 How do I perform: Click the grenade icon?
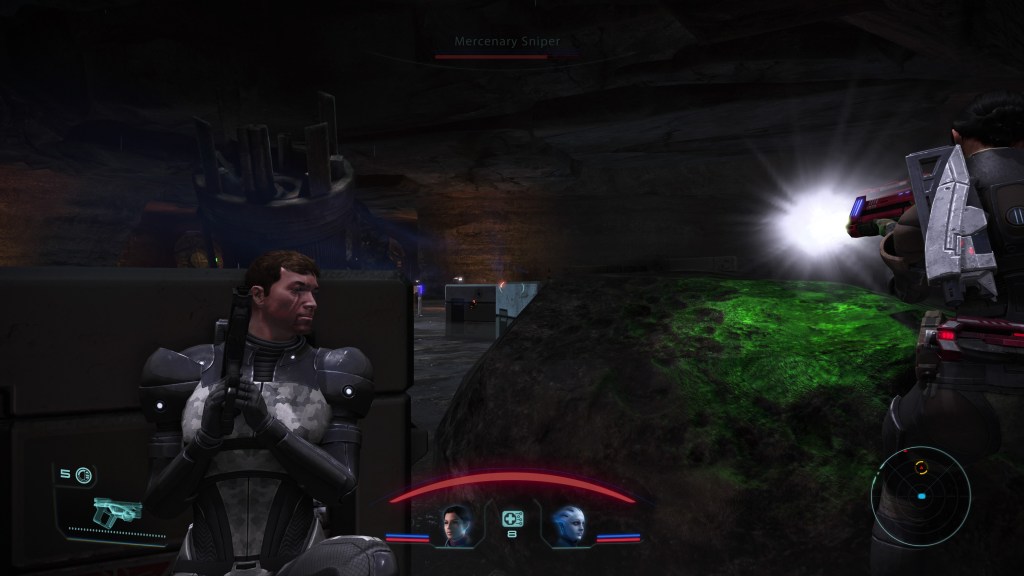(x=83, y=474)
